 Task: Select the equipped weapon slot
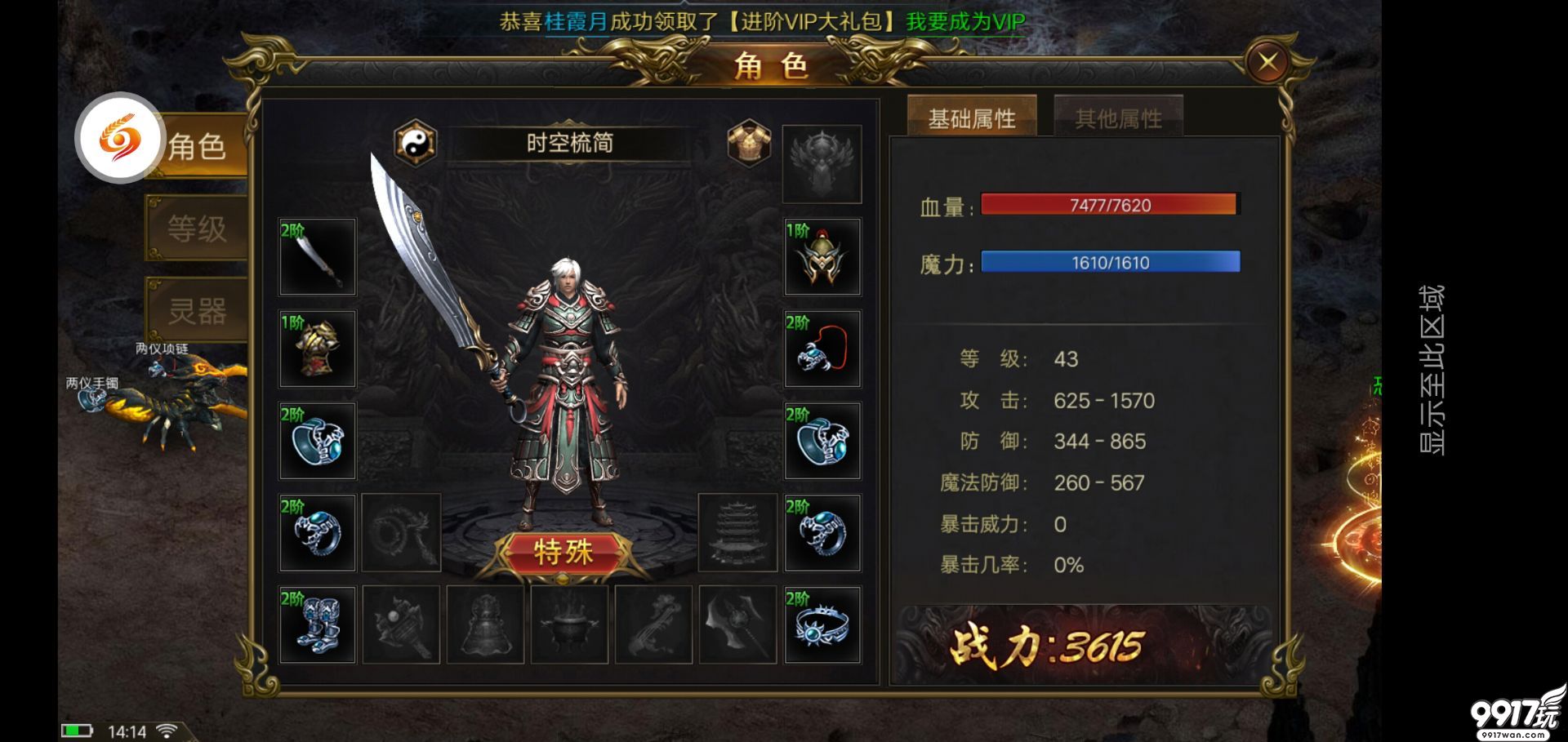click(x=317, y=255)
